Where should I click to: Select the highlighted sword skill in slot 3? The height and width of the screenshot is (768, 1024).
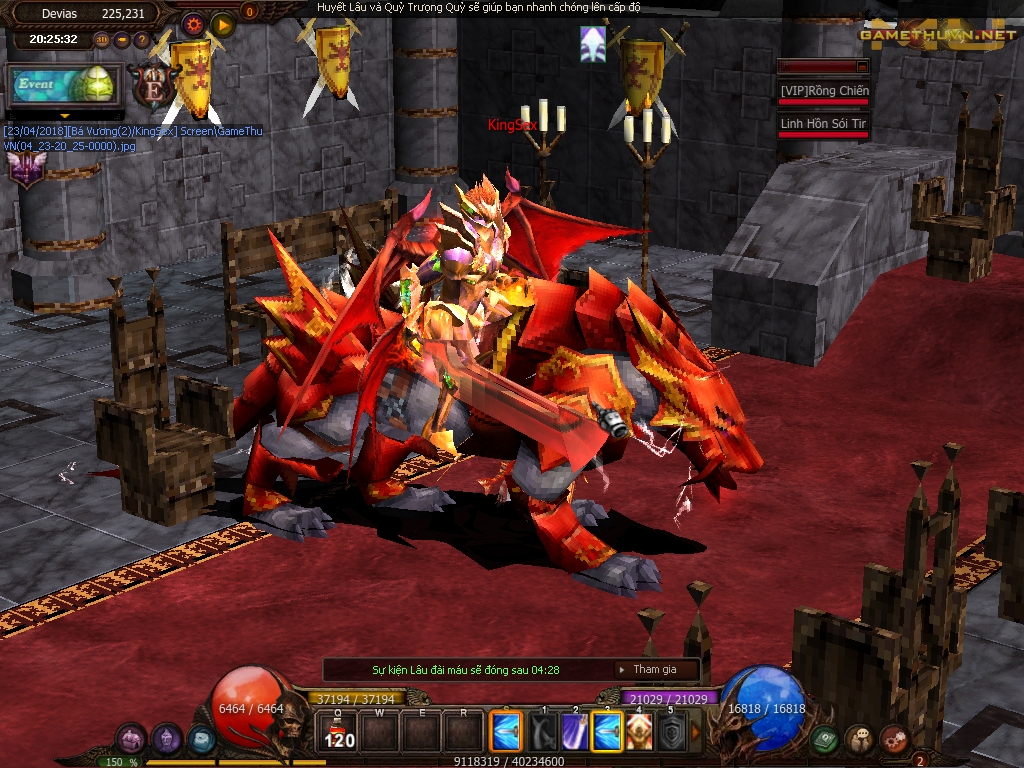[x=607, y=732]
